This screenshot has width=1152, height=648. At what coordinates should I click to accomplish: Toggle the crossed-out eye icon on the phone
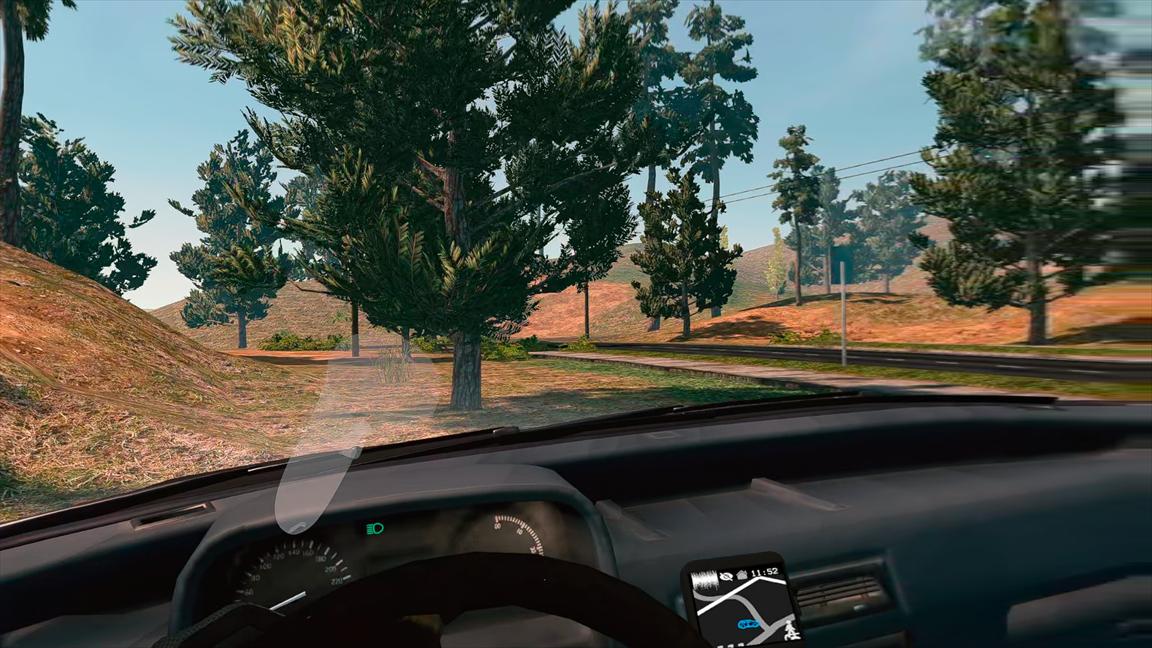point(726,574)
